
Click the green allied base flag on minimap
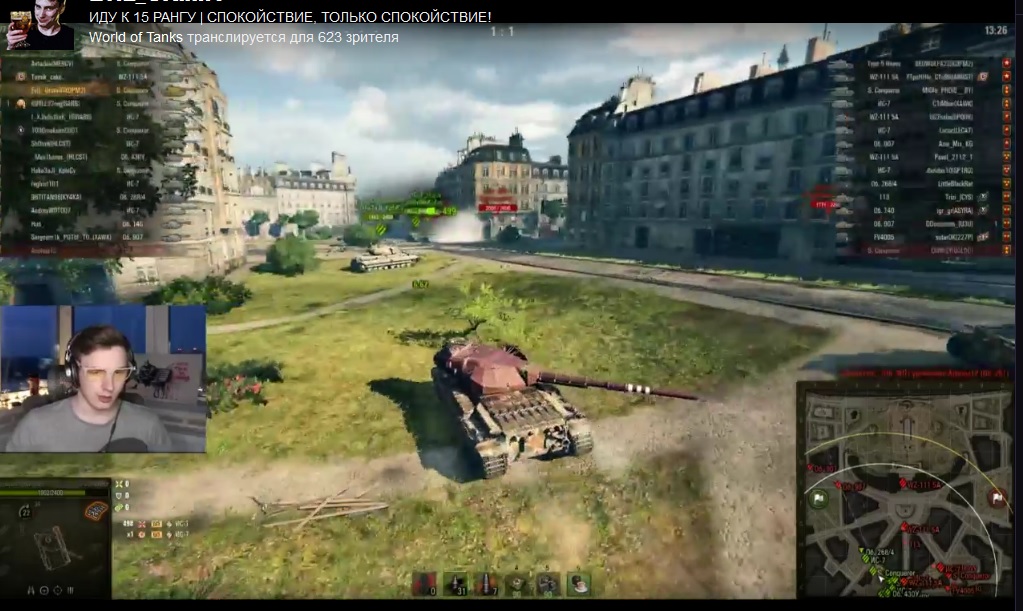[x=818, y=499]
